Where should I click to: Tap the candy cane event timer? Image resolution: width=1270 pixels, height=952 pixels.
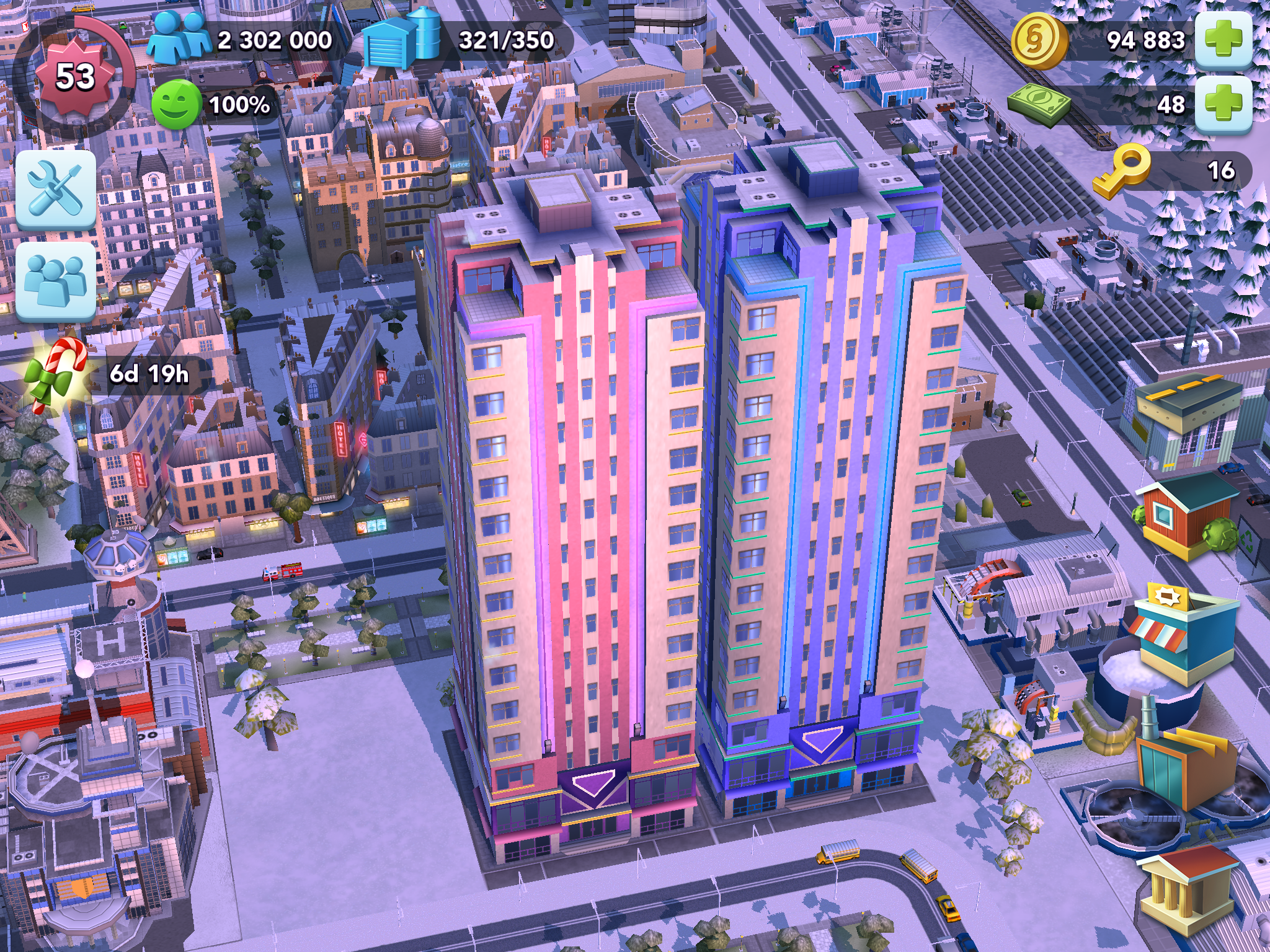pyautogui.click(x=57, y=374)
